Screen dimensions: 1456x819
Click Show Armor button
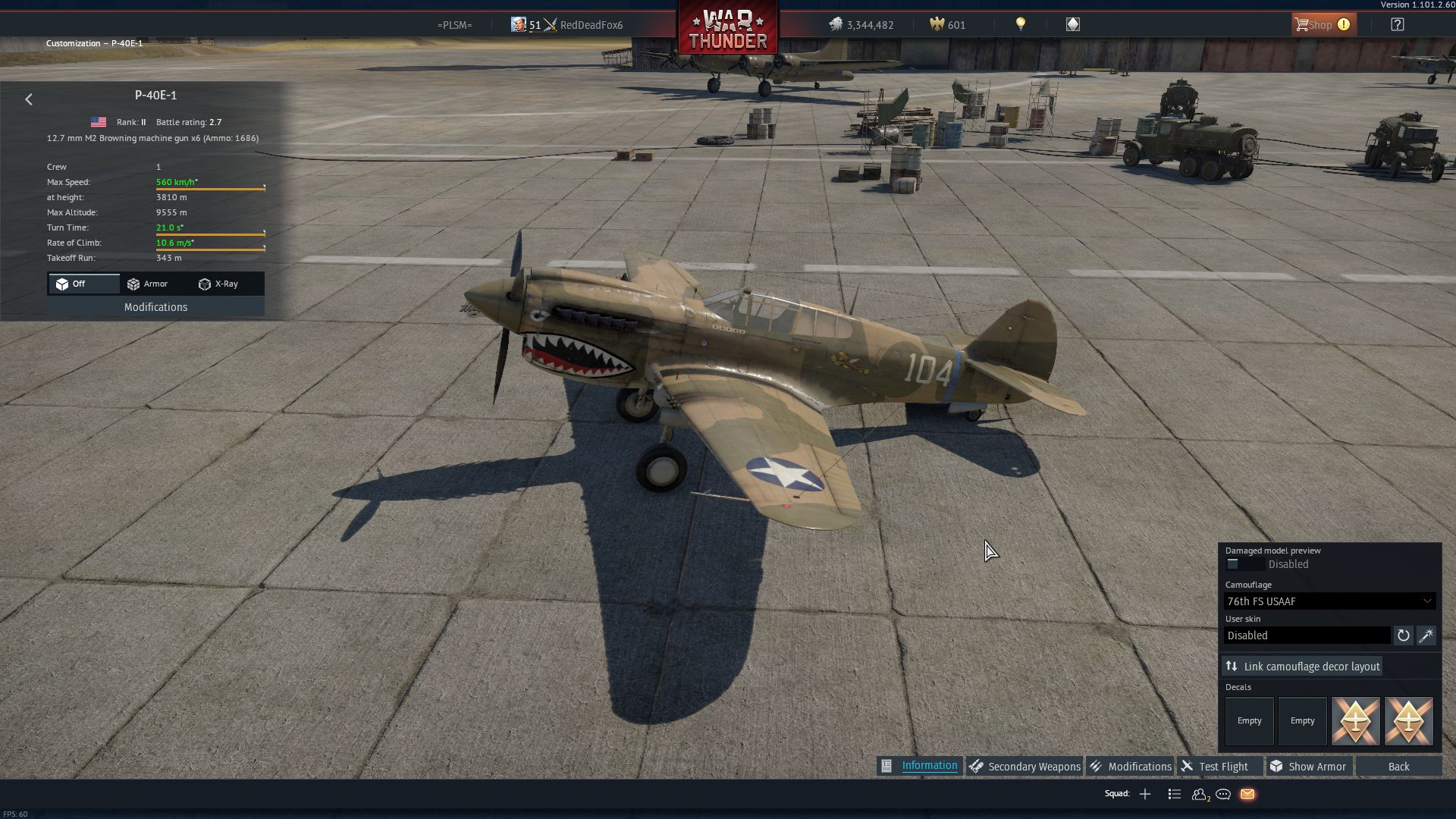click(1309, 767)
